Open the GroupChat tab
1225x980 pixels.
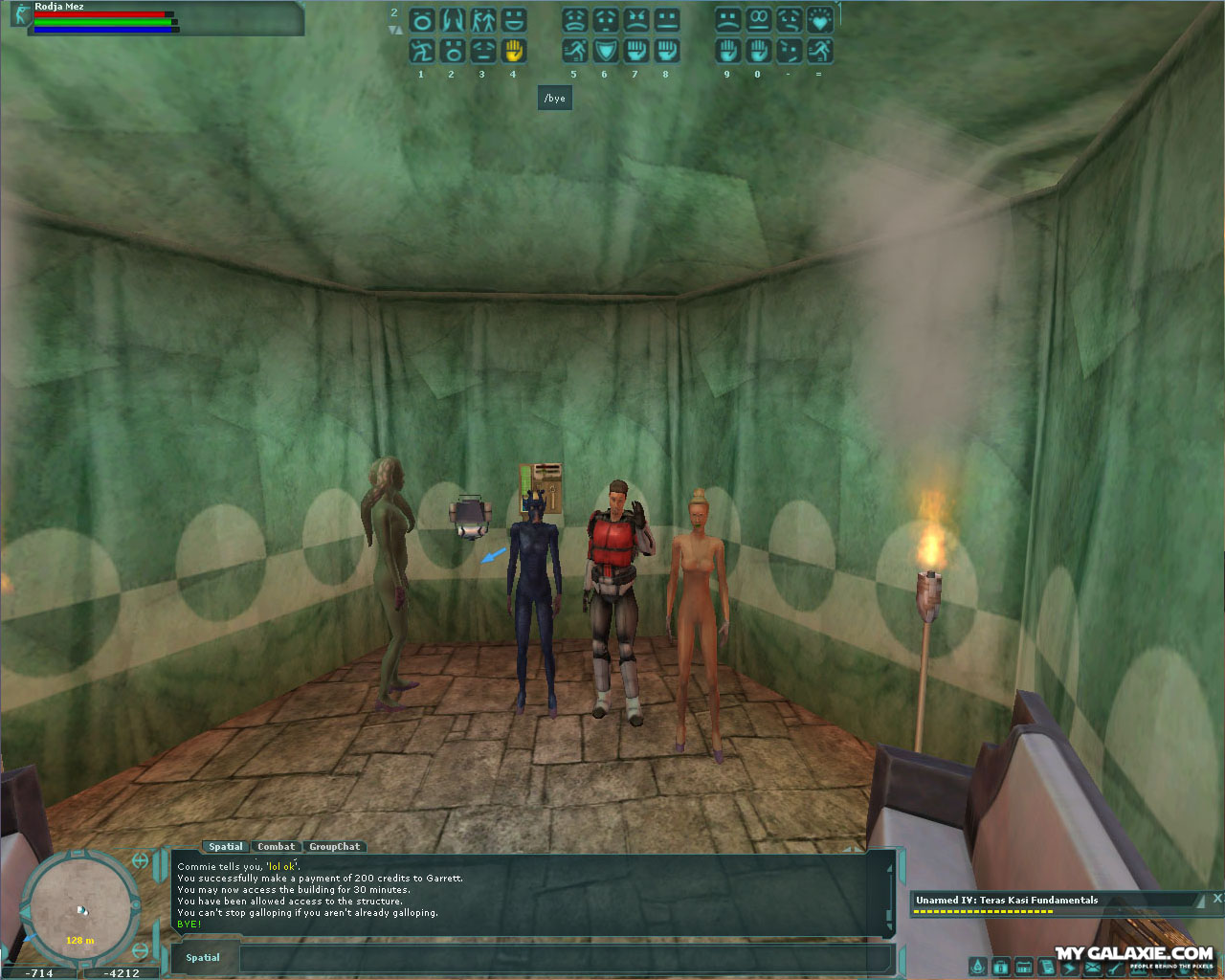(334, 846)
